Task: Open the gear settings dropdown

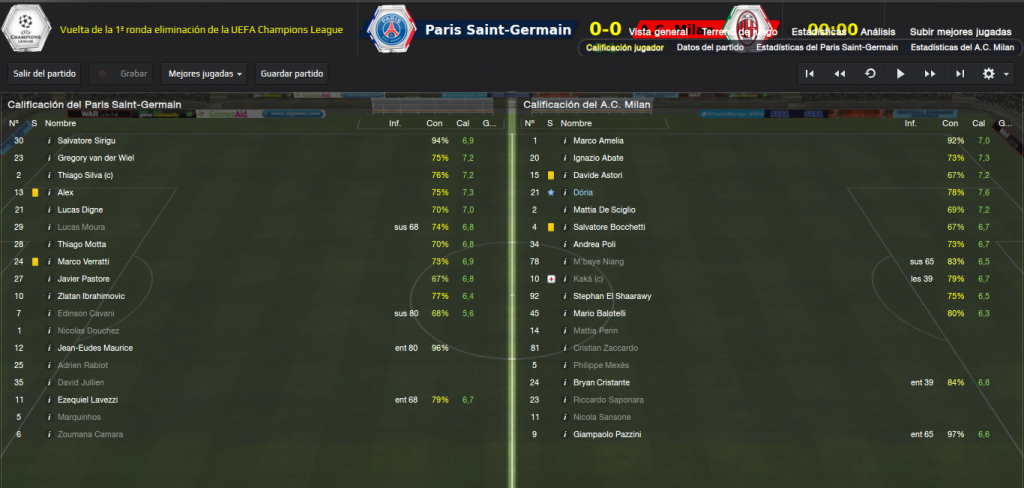Action: point(994,73)
